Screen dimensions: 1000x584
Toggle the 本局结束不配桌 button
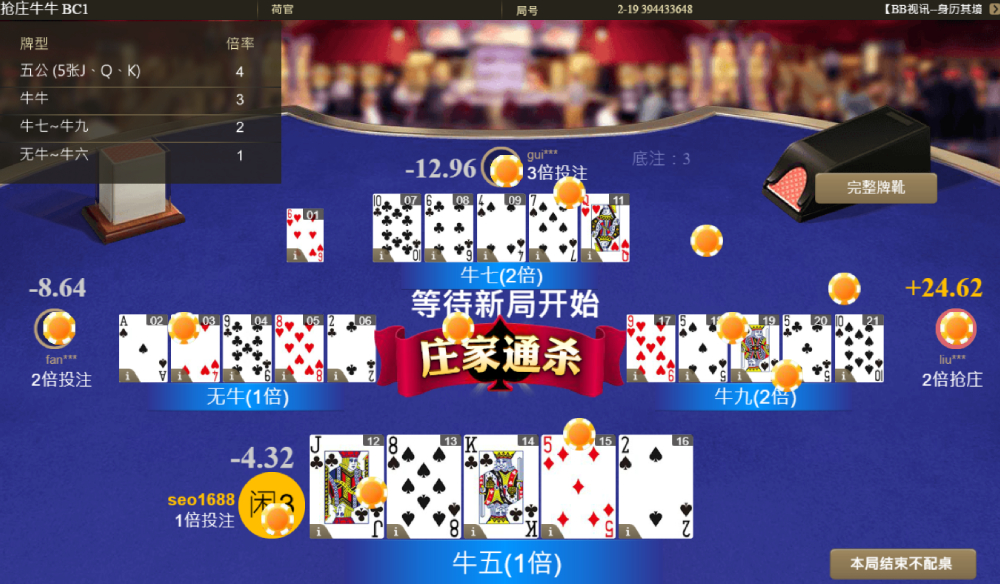tap(888, 563)
